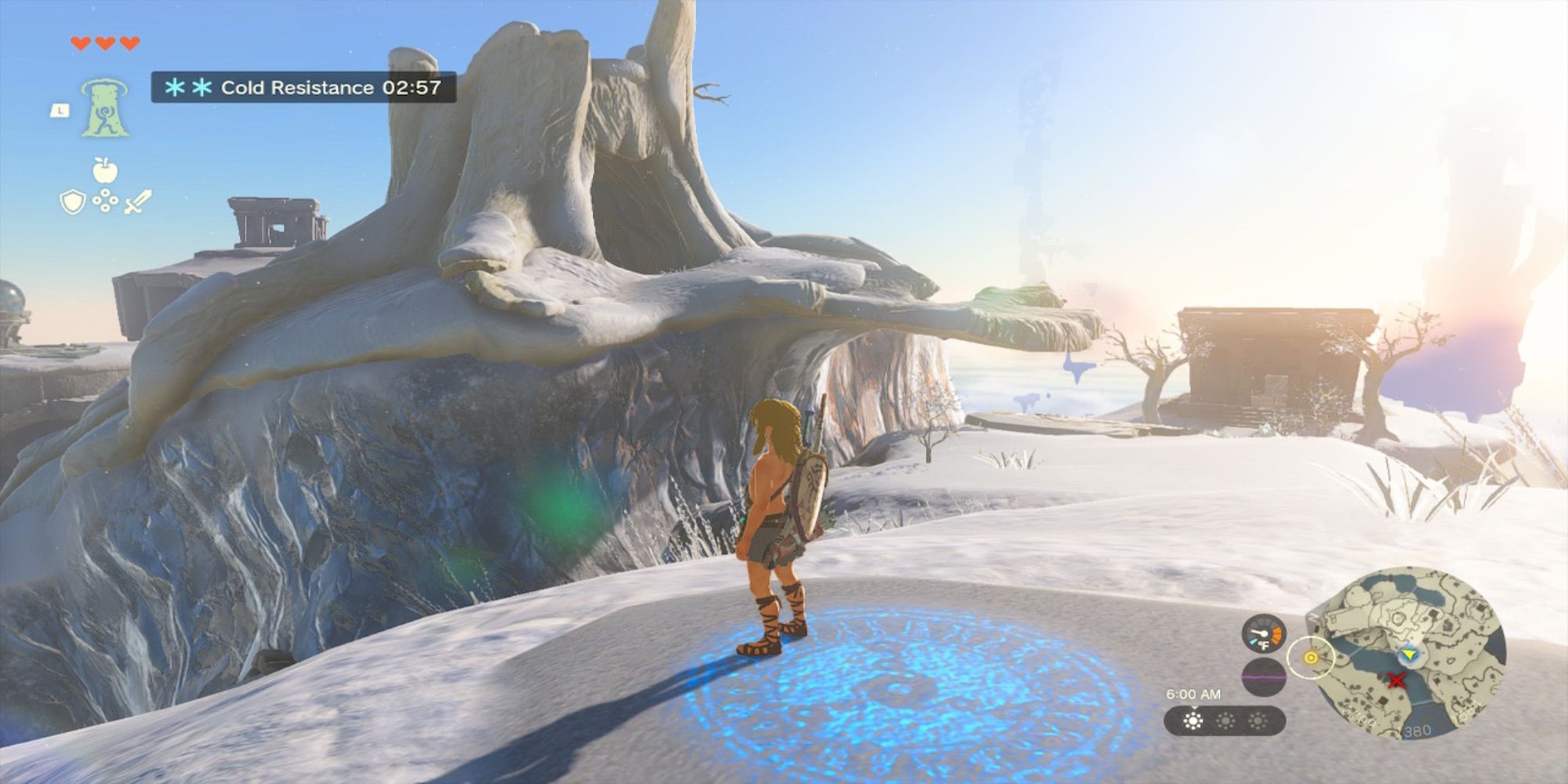The height and width of the screenshot is (784, 1568).
Task: Click the third red heart in the health row
Action: point(129,43)
